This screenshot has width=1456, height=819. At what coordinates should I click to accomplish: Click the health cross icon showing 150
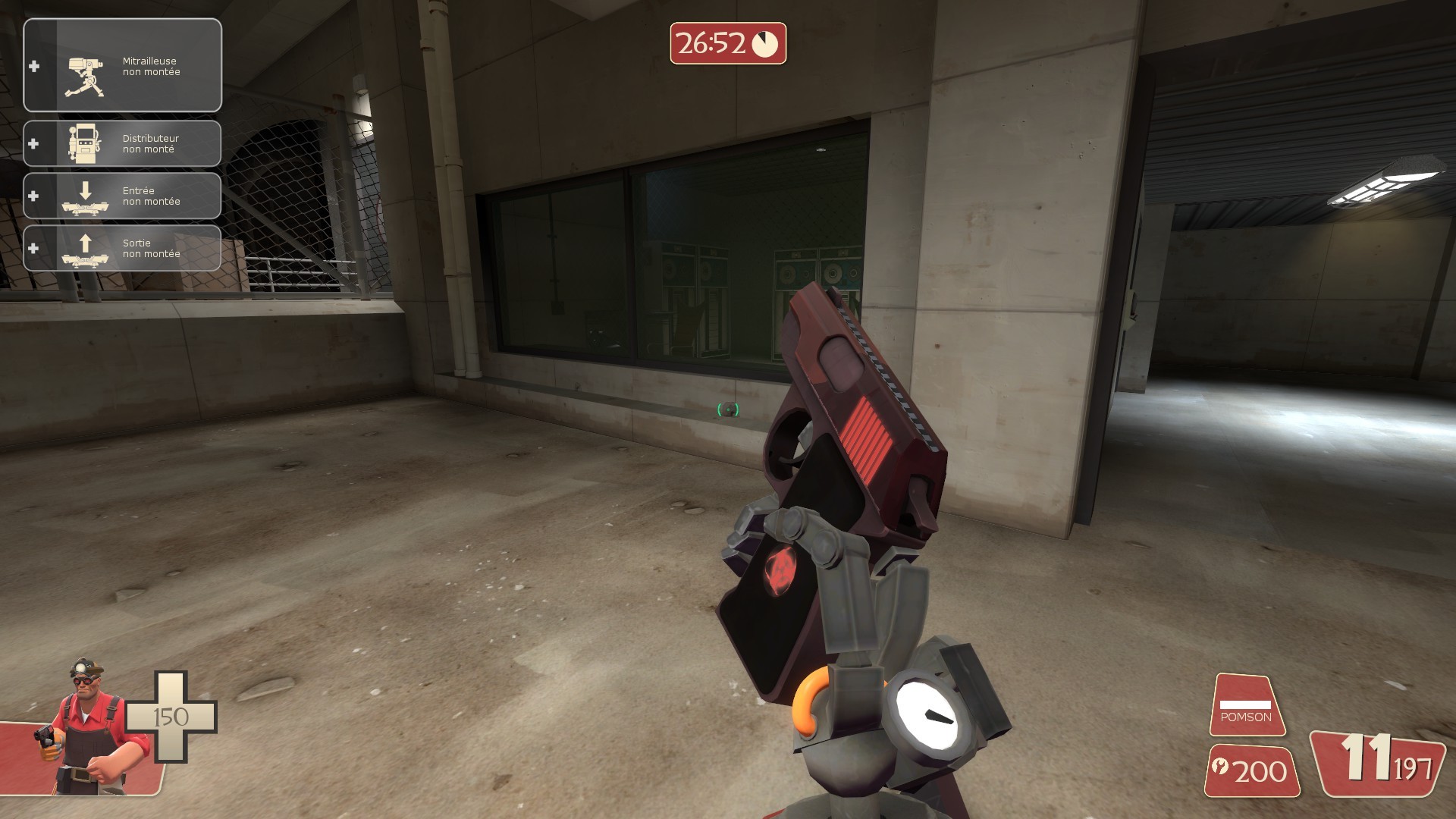click(171, 717)
